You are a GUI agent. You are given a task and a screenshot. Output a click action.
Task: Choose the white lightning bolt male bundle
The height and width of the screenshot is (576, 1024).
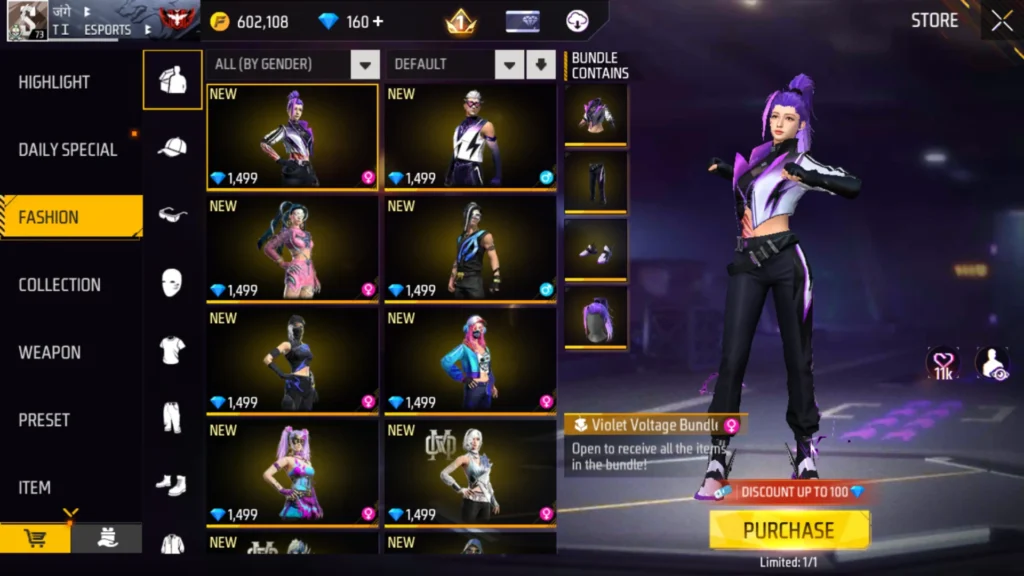tap(470, 137)
